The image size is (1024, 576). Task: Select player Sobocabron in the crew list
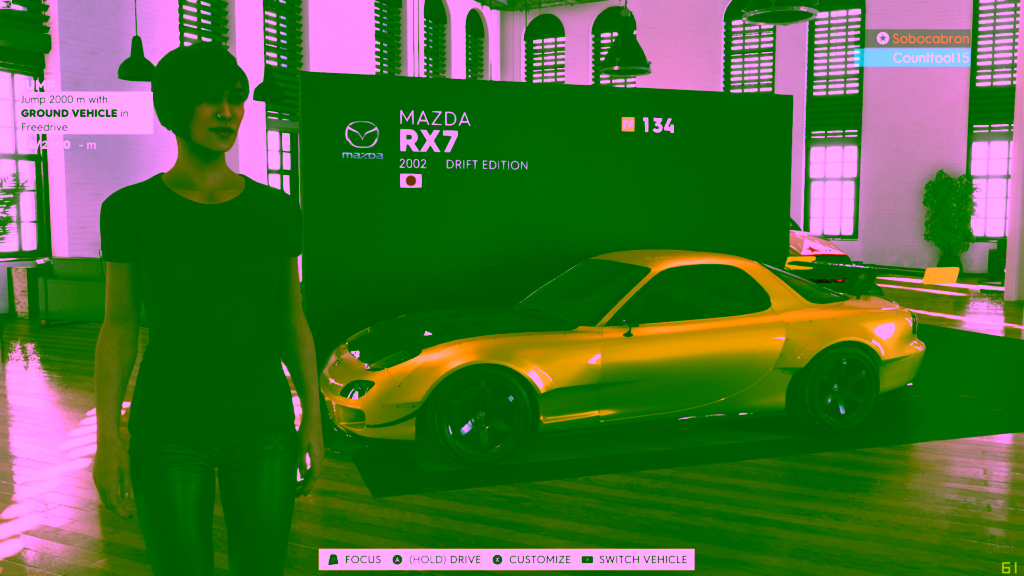(x=923, y=38)
